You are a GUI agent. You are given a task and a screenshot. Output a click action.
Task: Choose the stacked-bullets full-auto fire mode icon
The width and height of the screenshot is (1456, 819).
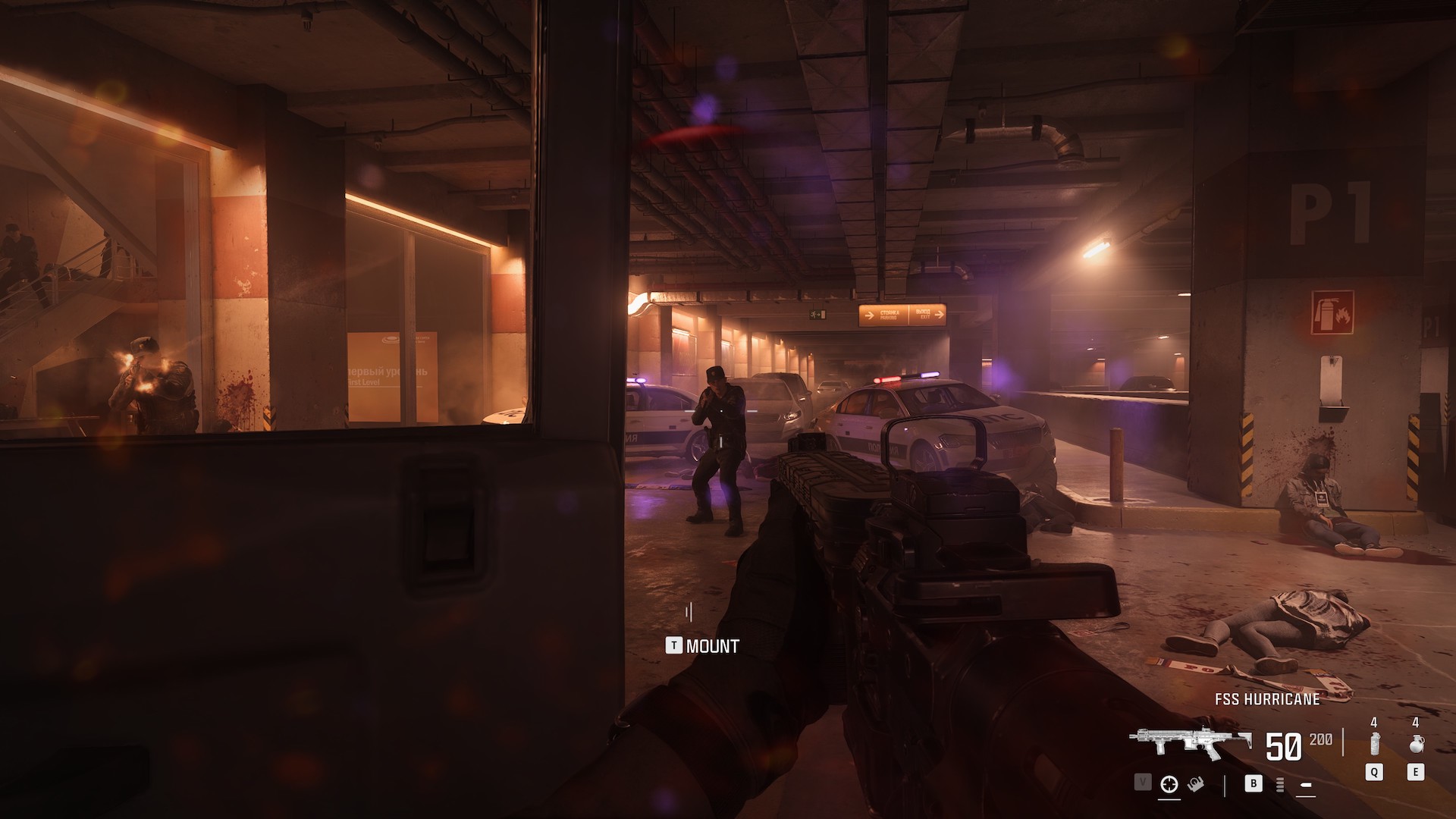click(1281, 784)
